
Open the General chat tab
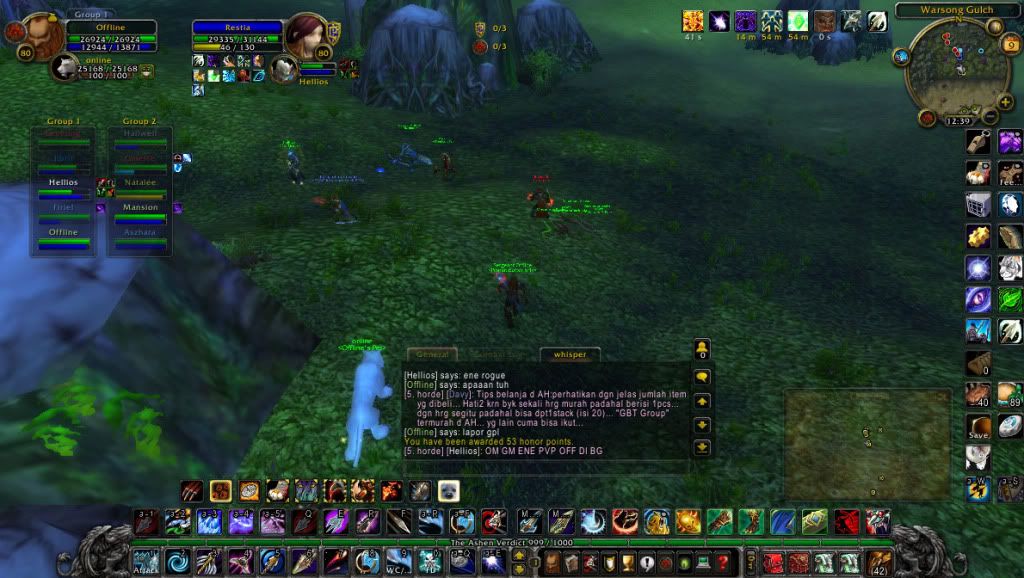coord(431,354)
